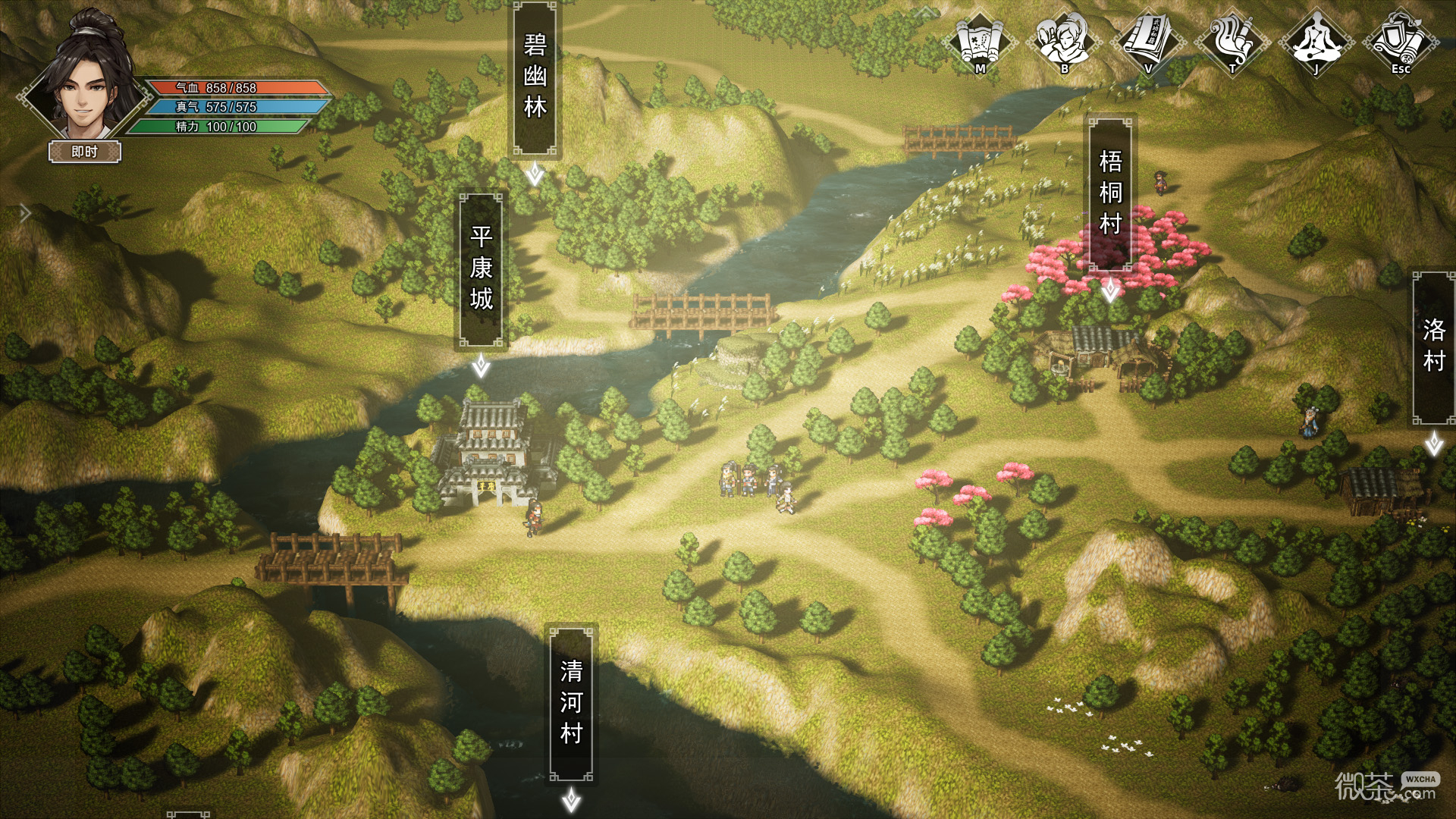Screen dimensions: 1456x819
Task: Toggle the 即时 real-time mode button
Action: (85, 152)
